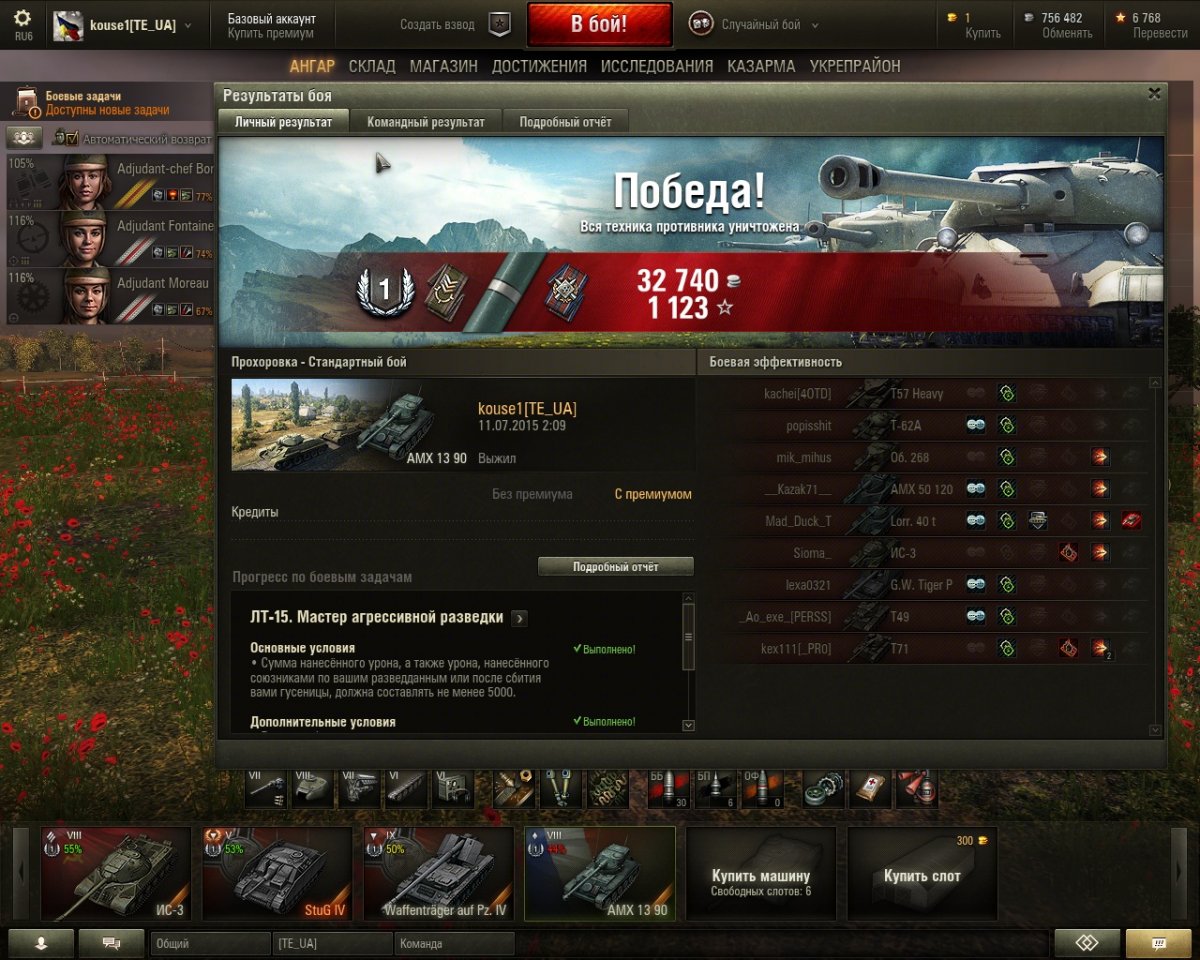Choose the Waffenträger auf Pz. IV tank
The width and height of the screenshot is (1200, 960).
point(438,873)
